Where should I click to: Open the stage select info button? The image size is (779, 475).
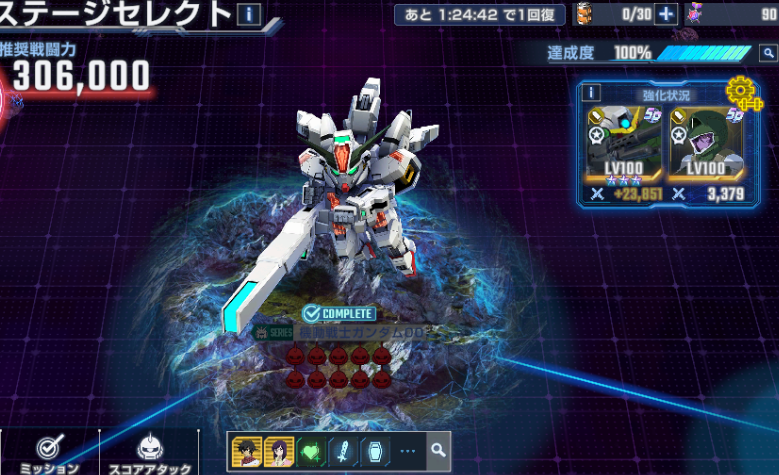(248, 14)
